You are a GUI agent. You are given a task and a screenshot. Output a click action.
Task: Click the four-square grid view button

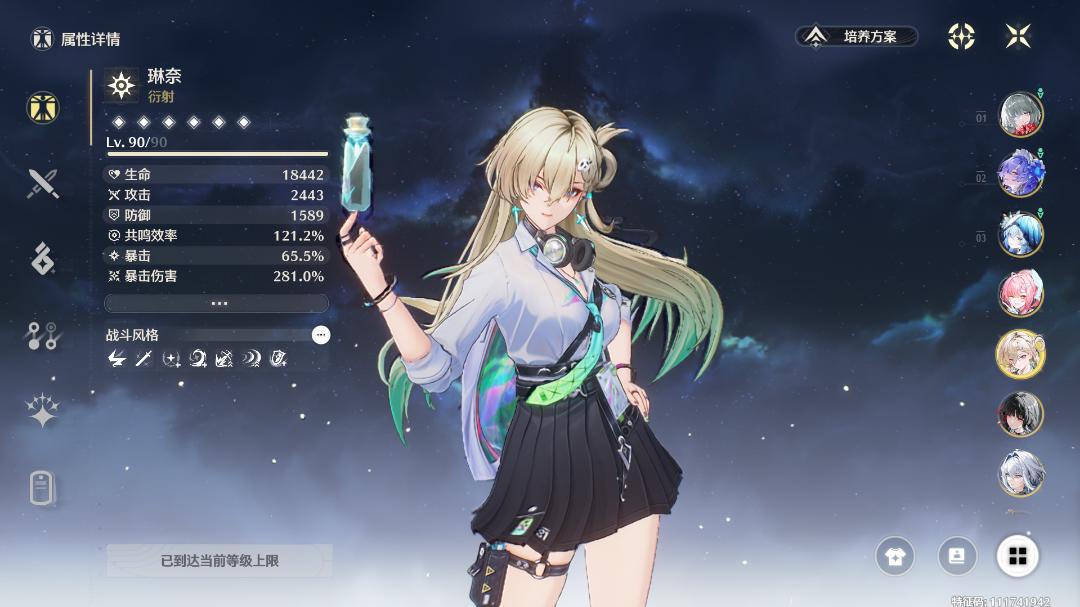coord(1018,557)
